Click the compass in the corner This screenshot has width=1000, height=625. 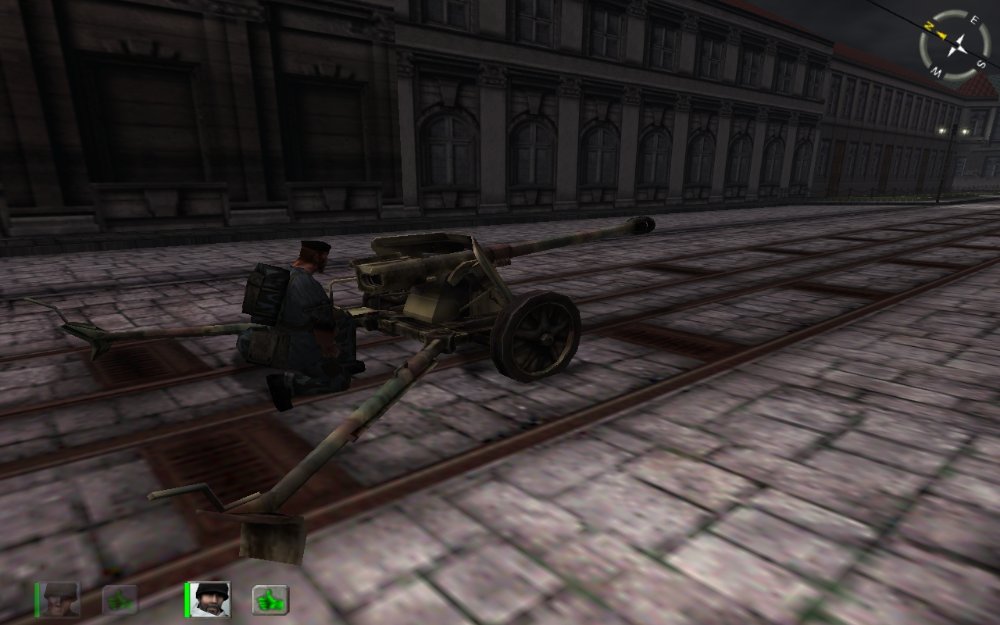point(957,45)
